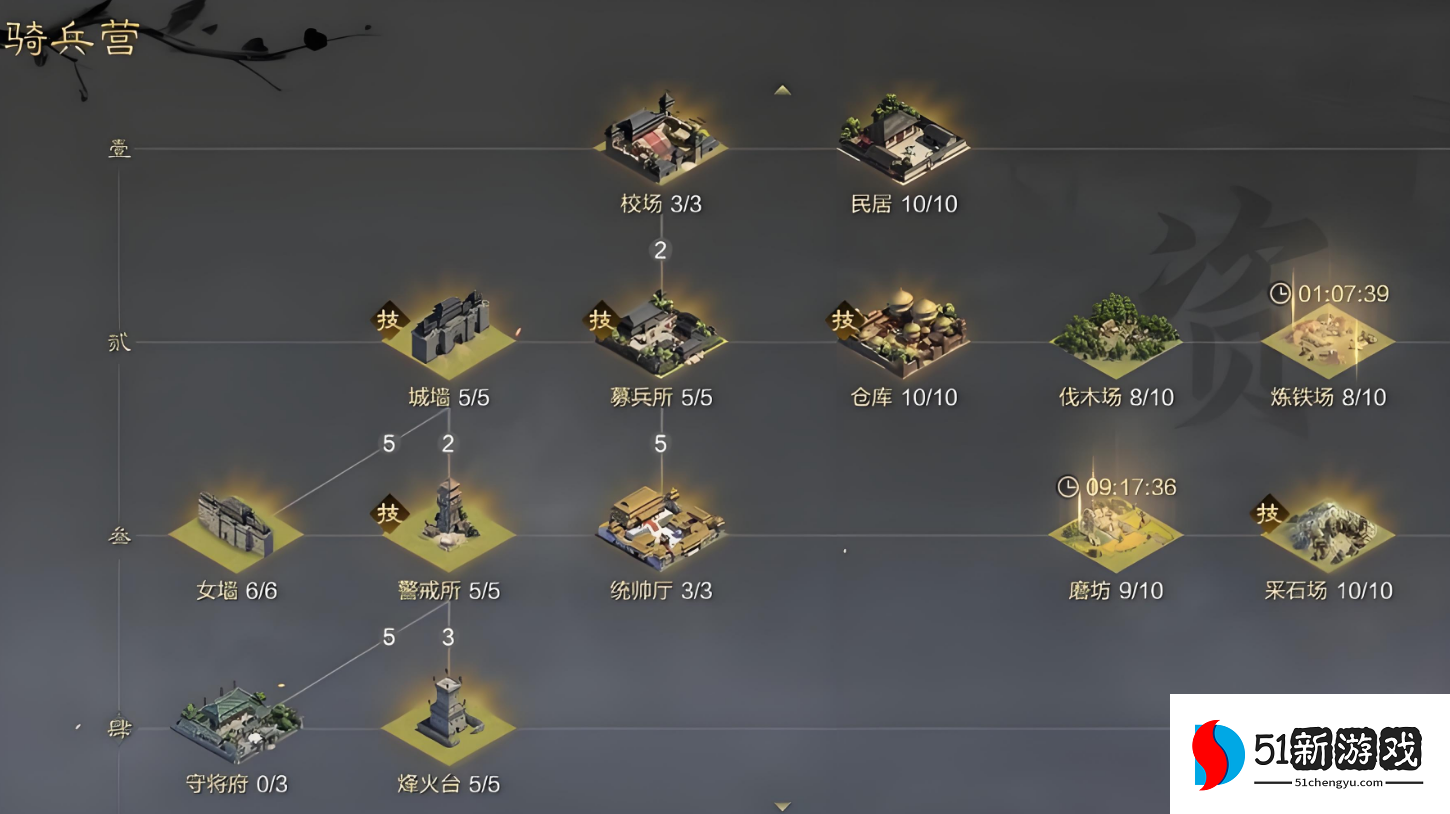Choose the 采石场 10/10 quarry tile

(x=1327, y=530)
